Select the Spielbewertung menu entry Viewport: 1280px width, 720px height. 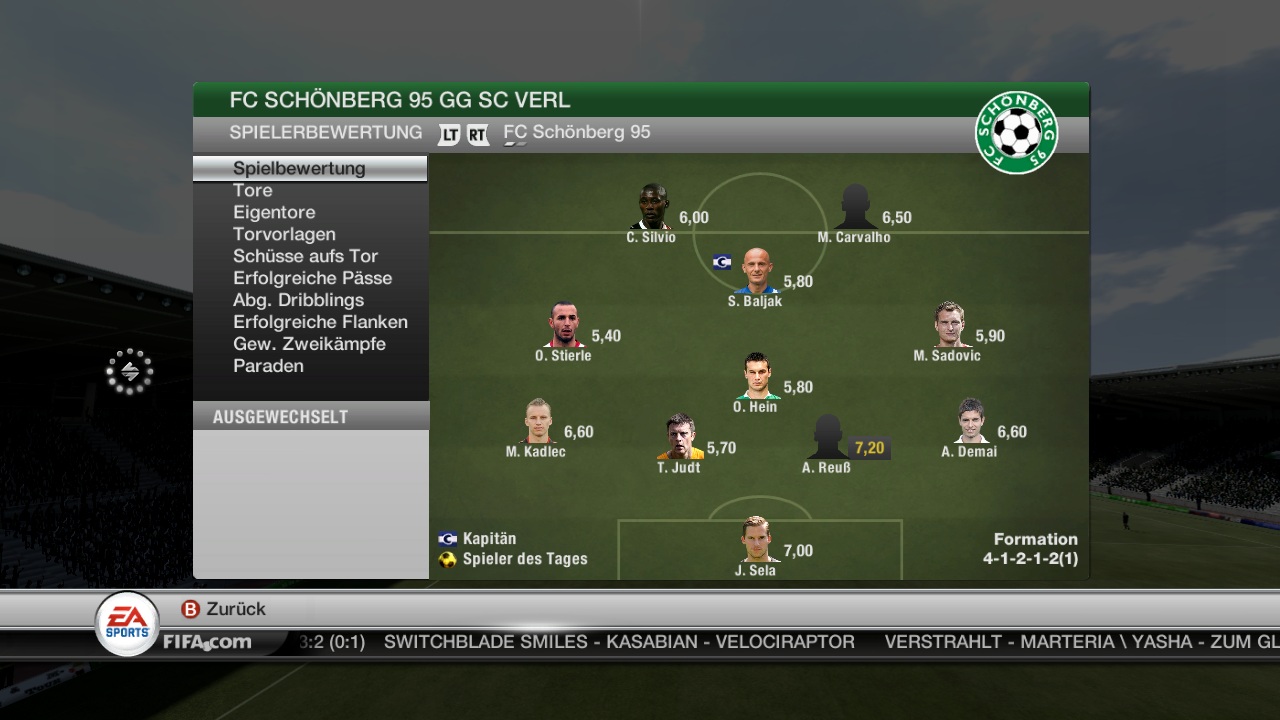pyautogui.click(x=299, y=168)
